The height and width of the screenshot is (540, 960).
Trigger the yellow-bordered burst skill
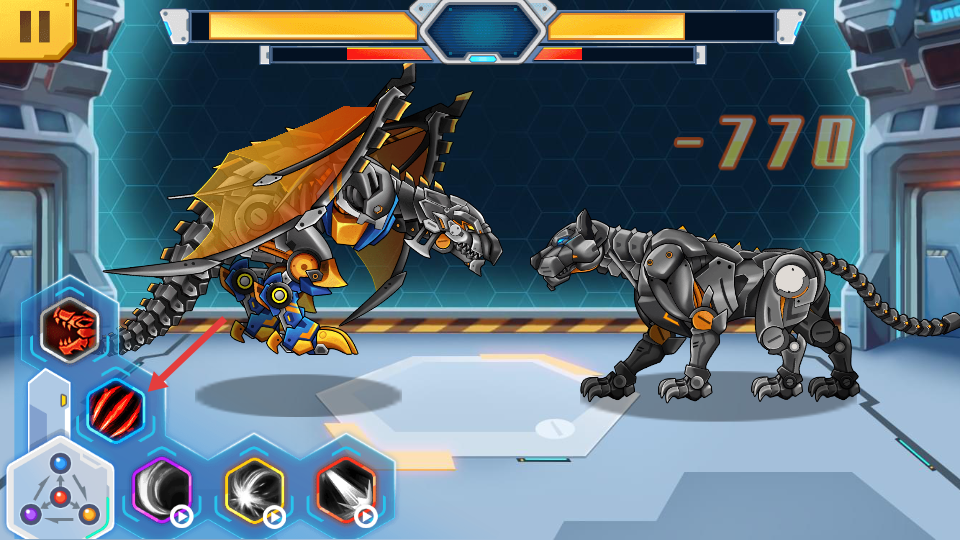point(254,490)
